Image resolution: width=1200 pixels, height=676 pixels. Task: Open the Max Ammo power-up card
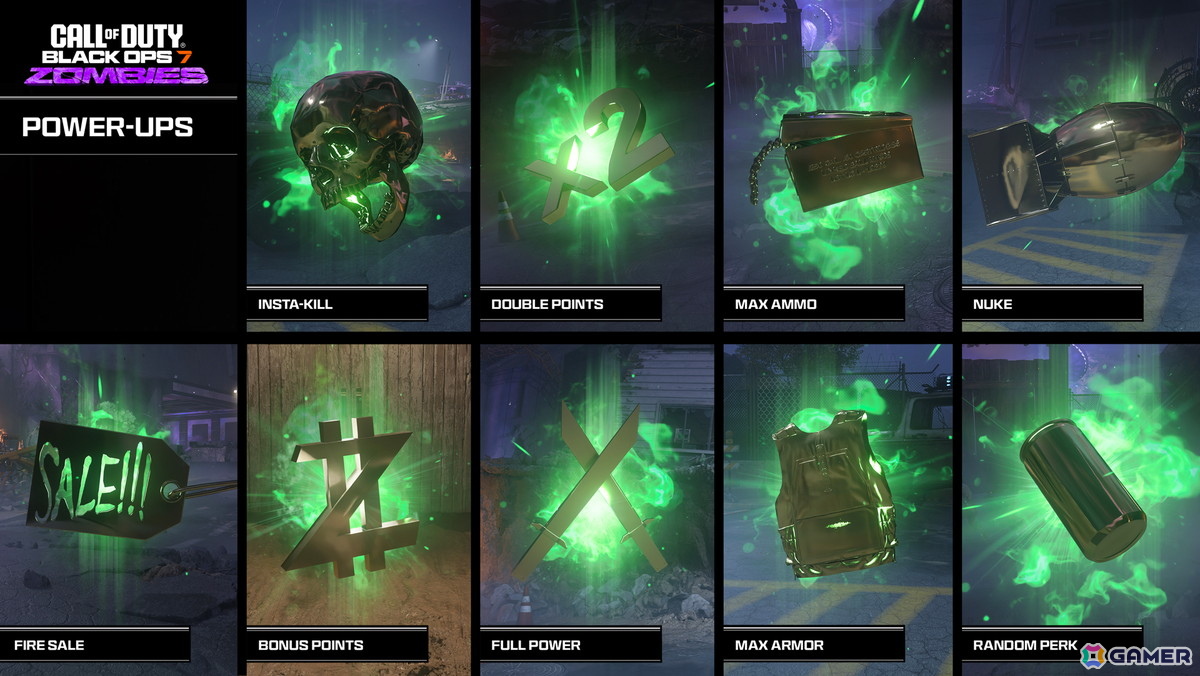click(x=837, y=165)
